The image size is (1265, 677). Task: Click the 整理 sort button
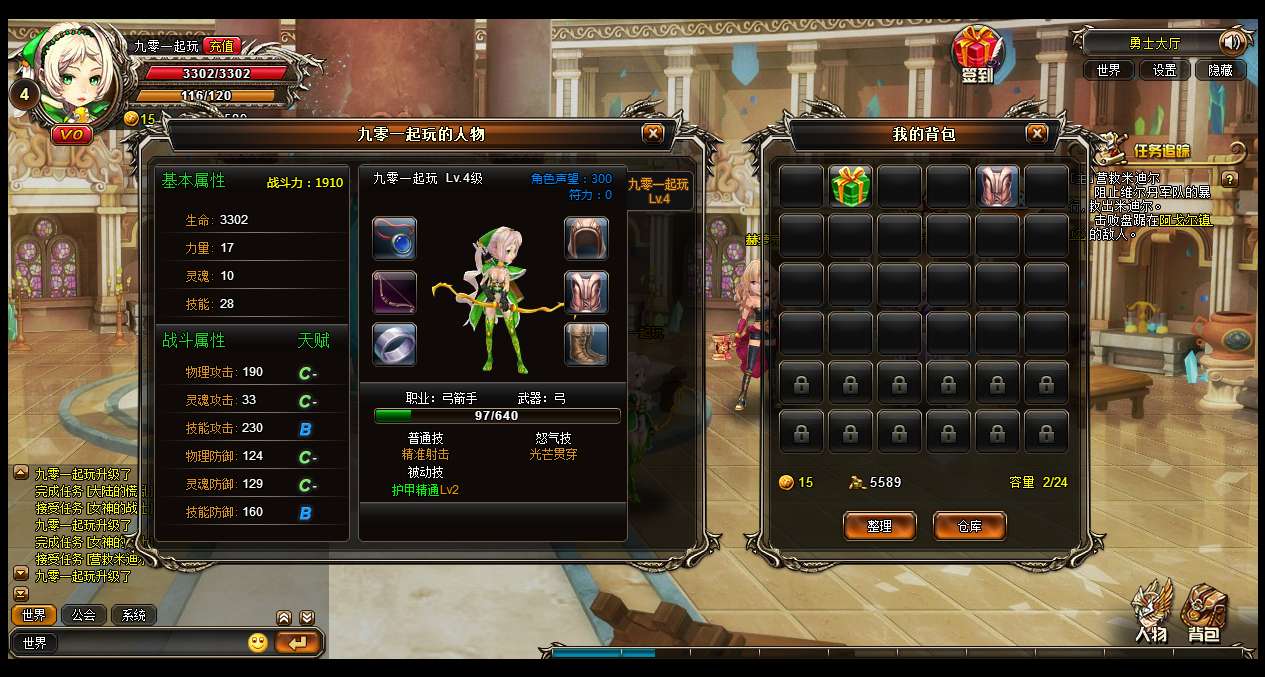point(879,526)
